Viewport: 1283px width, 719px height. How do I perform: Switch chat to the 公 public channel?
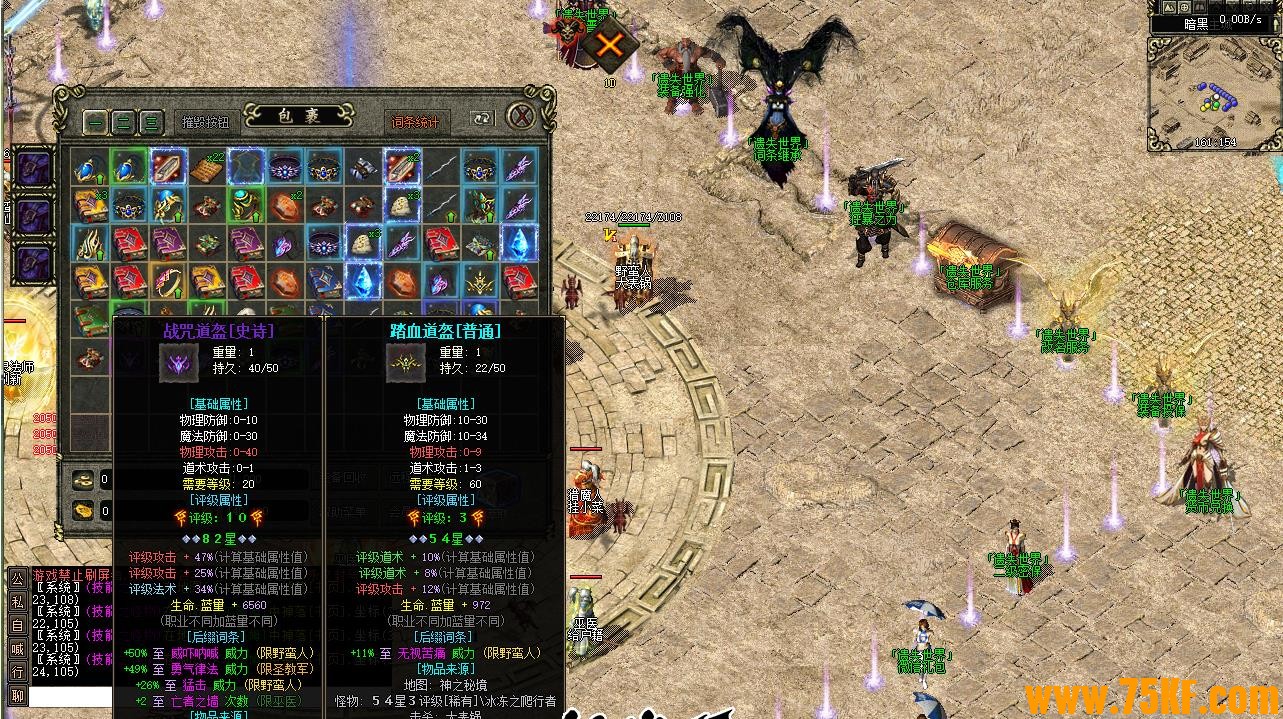click(17, 578)
